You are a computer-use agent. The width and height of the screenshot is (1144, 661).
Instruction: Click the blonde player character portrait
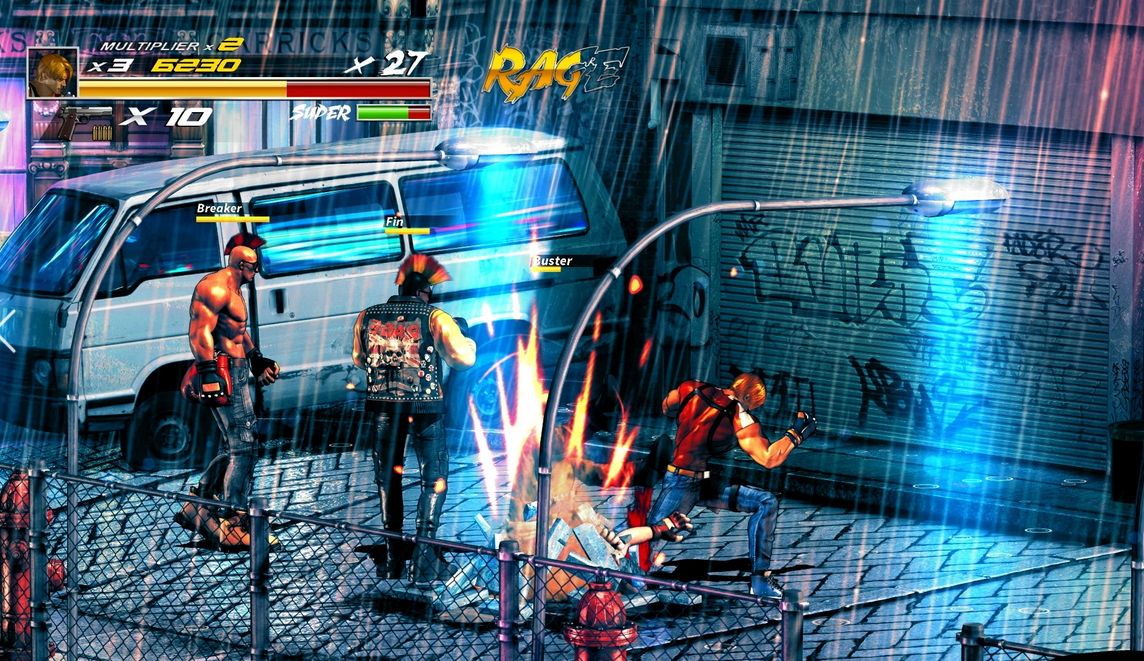tap(52, 72)
